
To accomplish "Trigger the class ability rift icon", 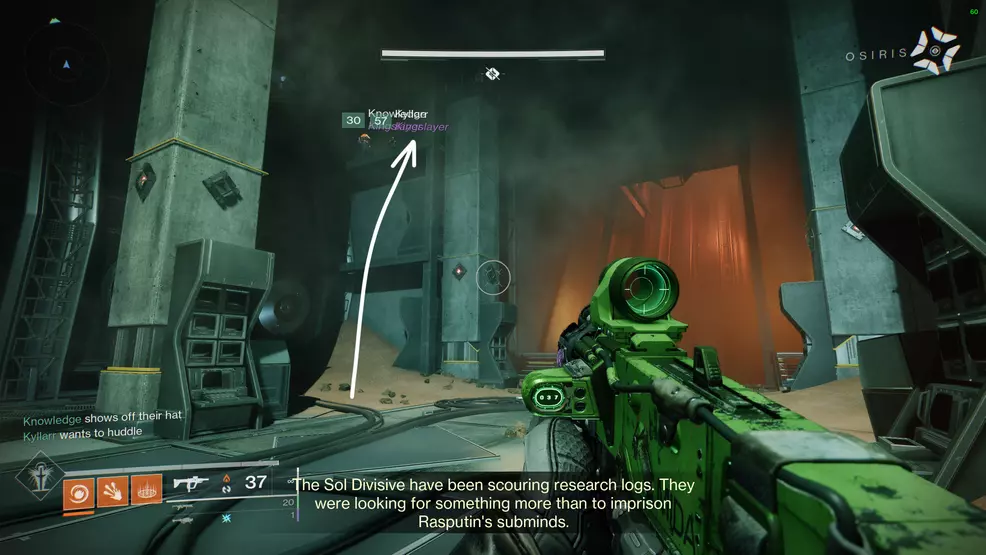I will pyautogui.click(x=146, y=491).
